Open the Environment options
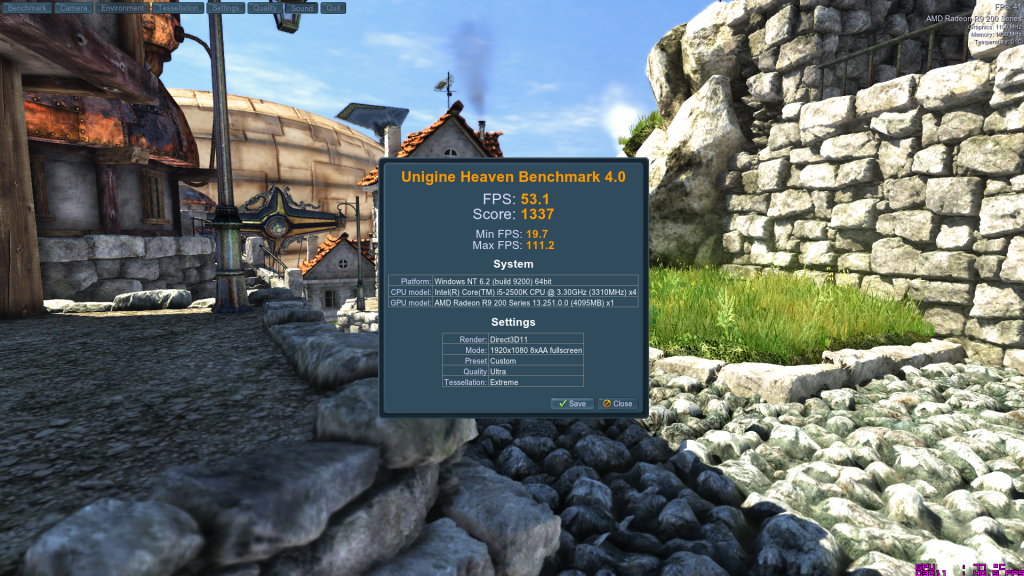Screen dimensions: 1024x576 click(122, 7)
